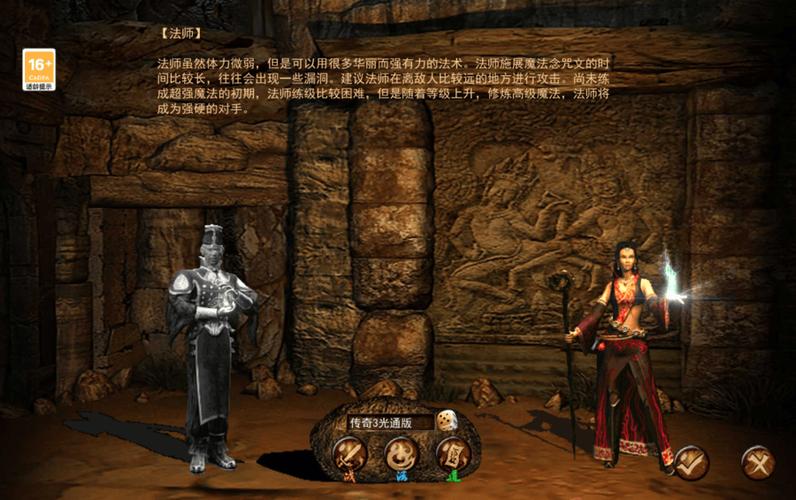Image resolution: width=796 pixels, height=500 pixels.
Task: Select the mage class swirl icon
Action: click(401, 455)
